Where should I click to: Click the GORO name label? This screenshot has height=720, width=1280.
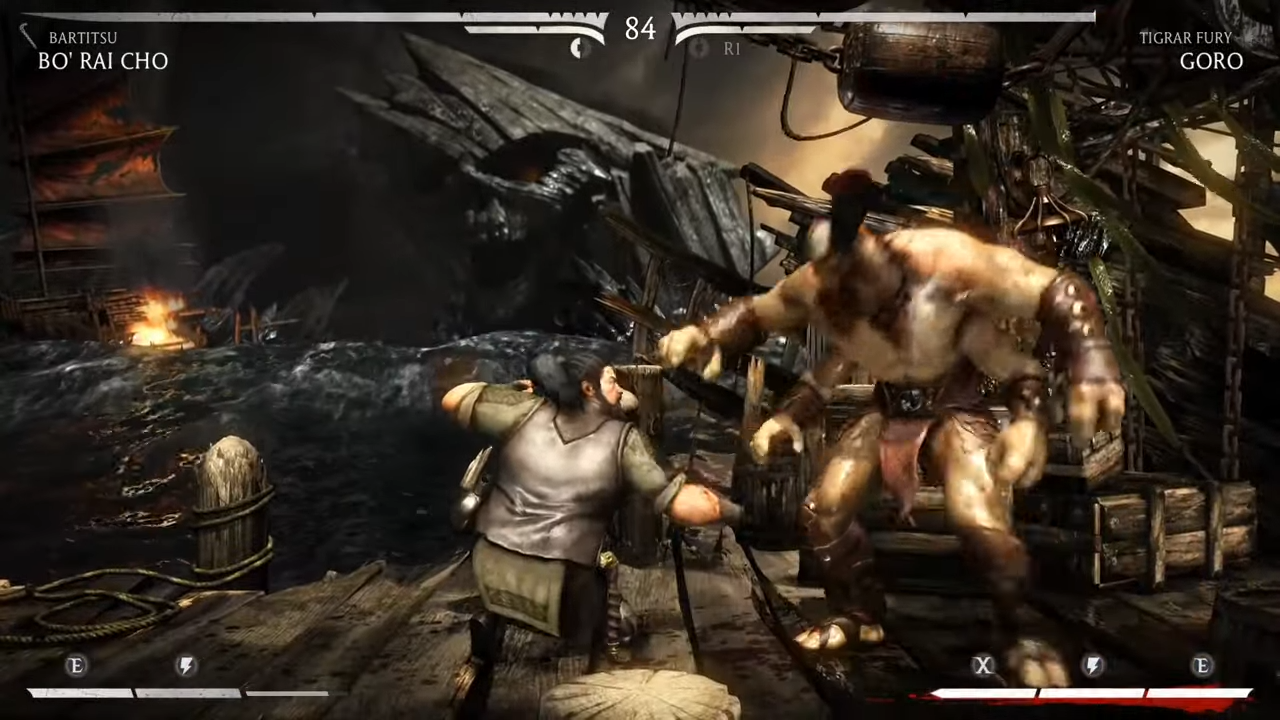coord(1211,61)
